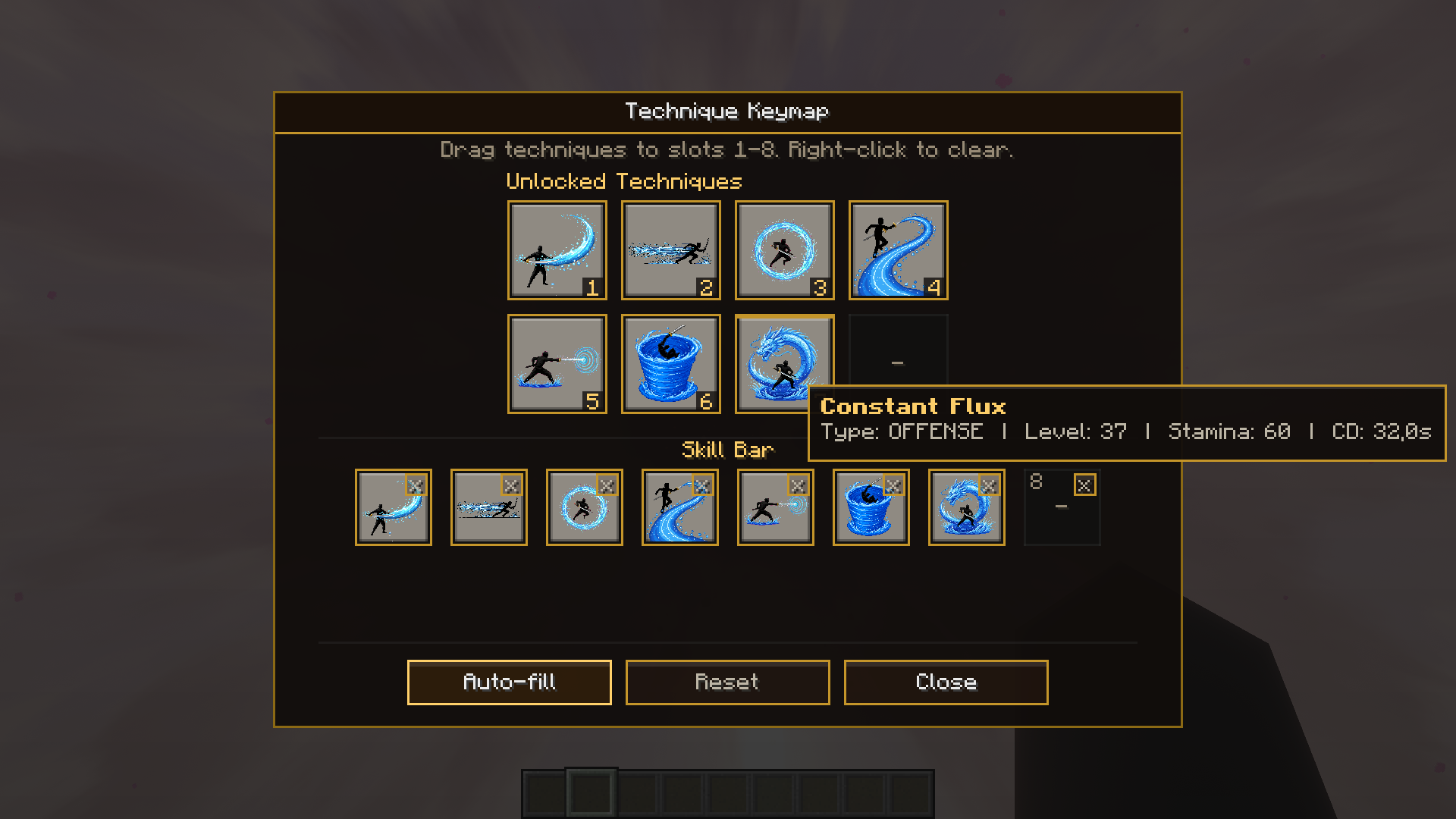Choose unlocked technique 3, the water ring
This screenshot has height=819, width=1456.
coord(784,249)
